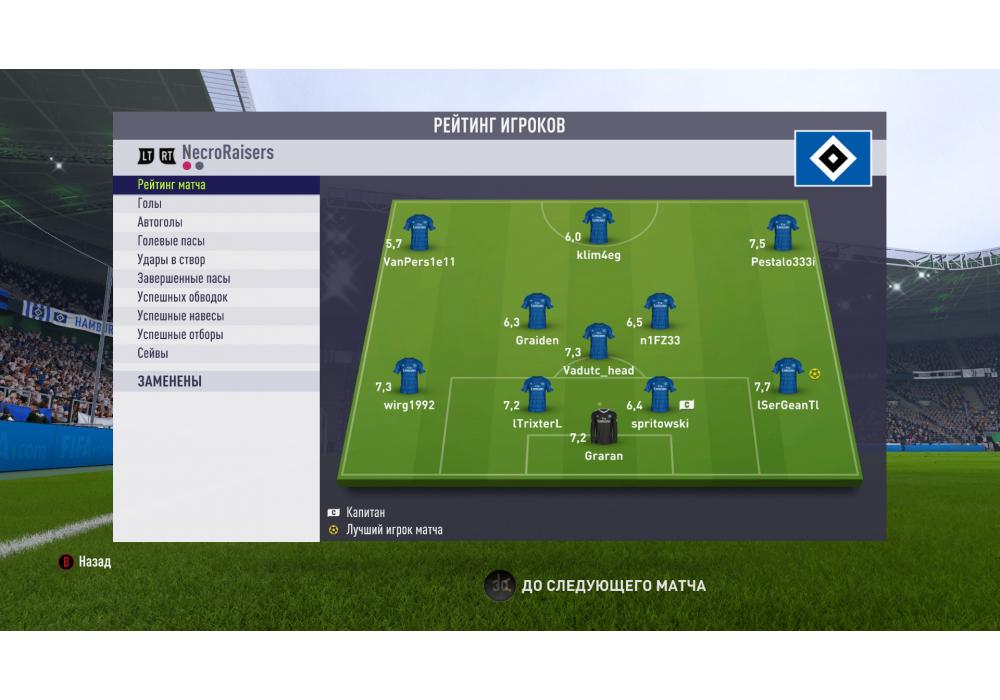Viewport: 1000px width, 700px height.
Task: Click the Назад back button
Action: click(86, 562)
